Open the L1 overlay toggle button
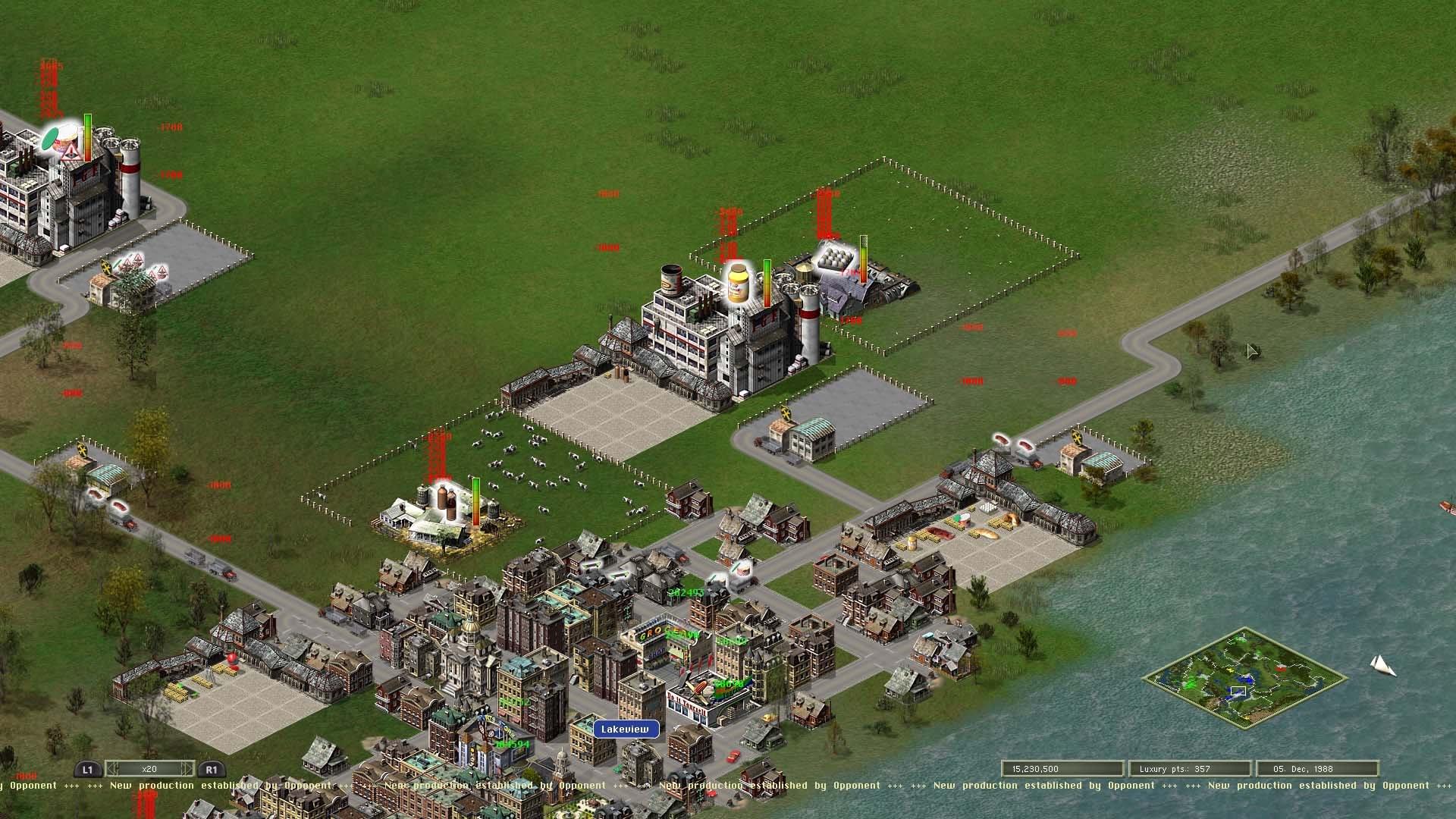 pyautogui.click(x=86, y=769)
